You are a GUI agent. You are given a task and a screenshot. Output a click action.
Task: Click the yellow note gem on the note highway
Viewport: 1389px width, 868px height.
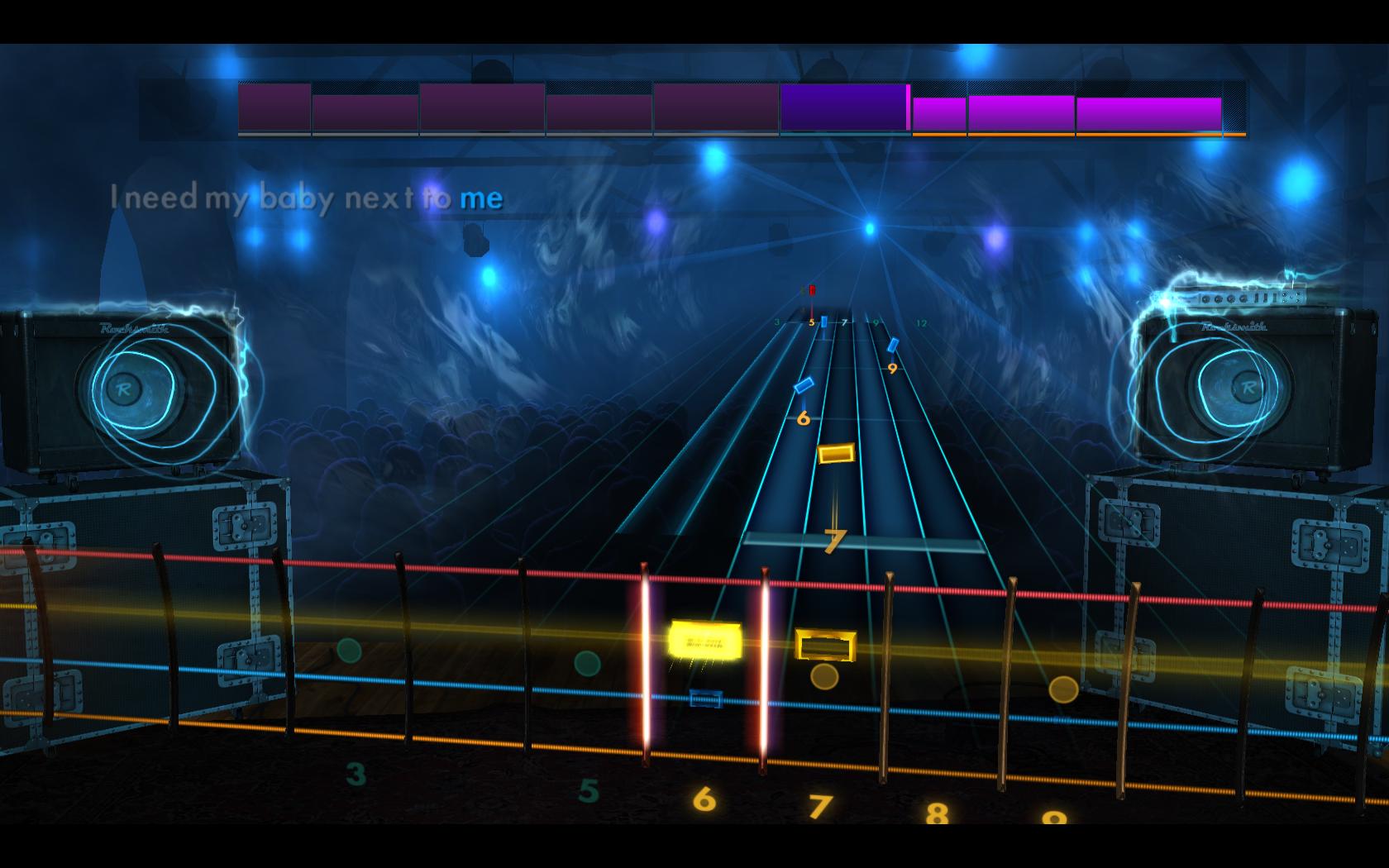point(835,452)
